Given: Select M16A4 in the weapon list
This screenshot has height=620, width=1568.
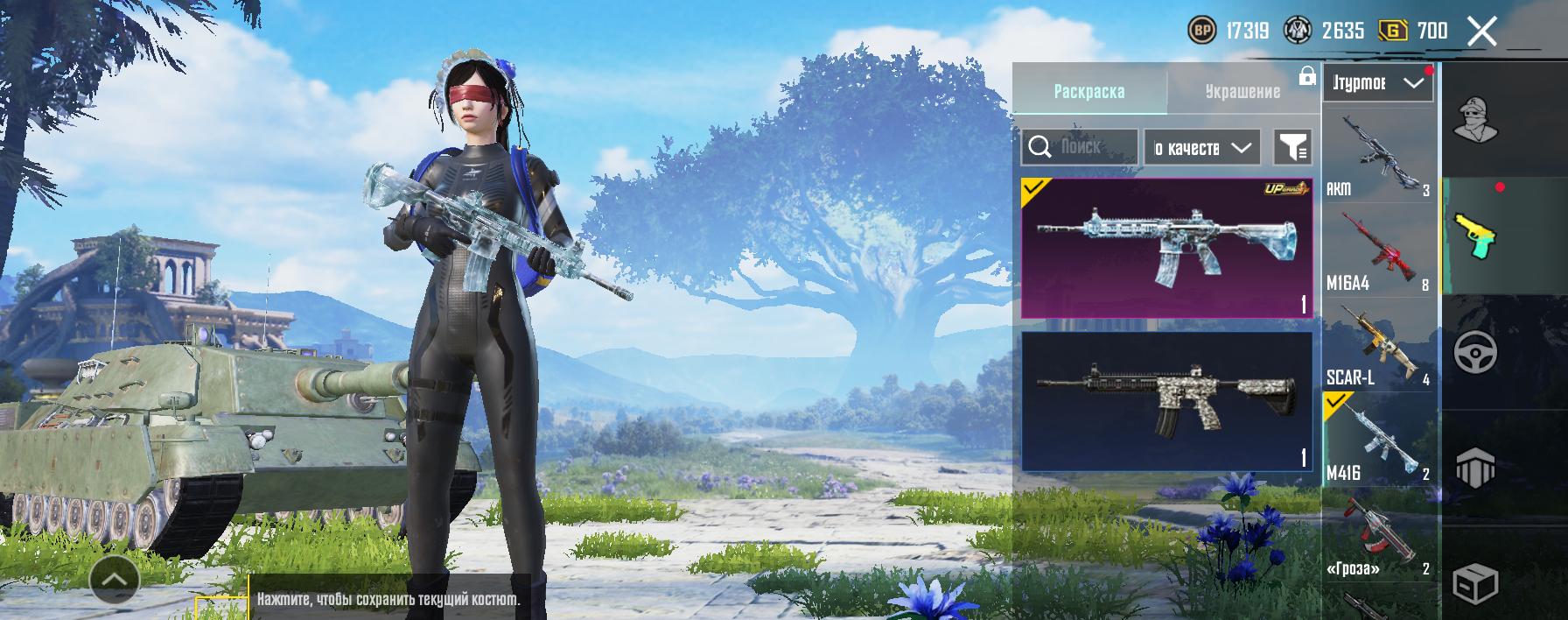Looking at the screenshot, I should point(1377,252).
